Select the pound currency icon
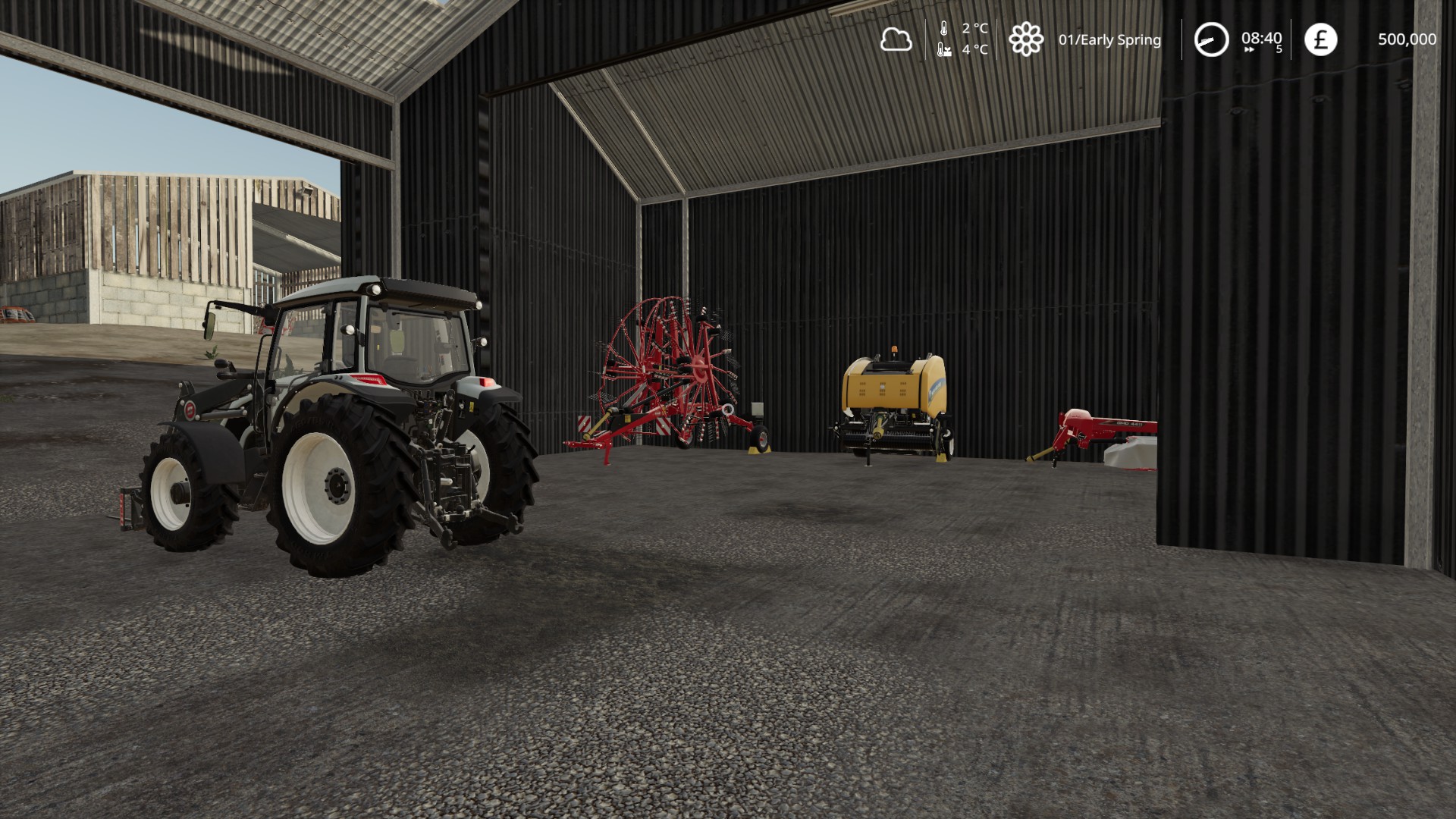 point(1320,39)
